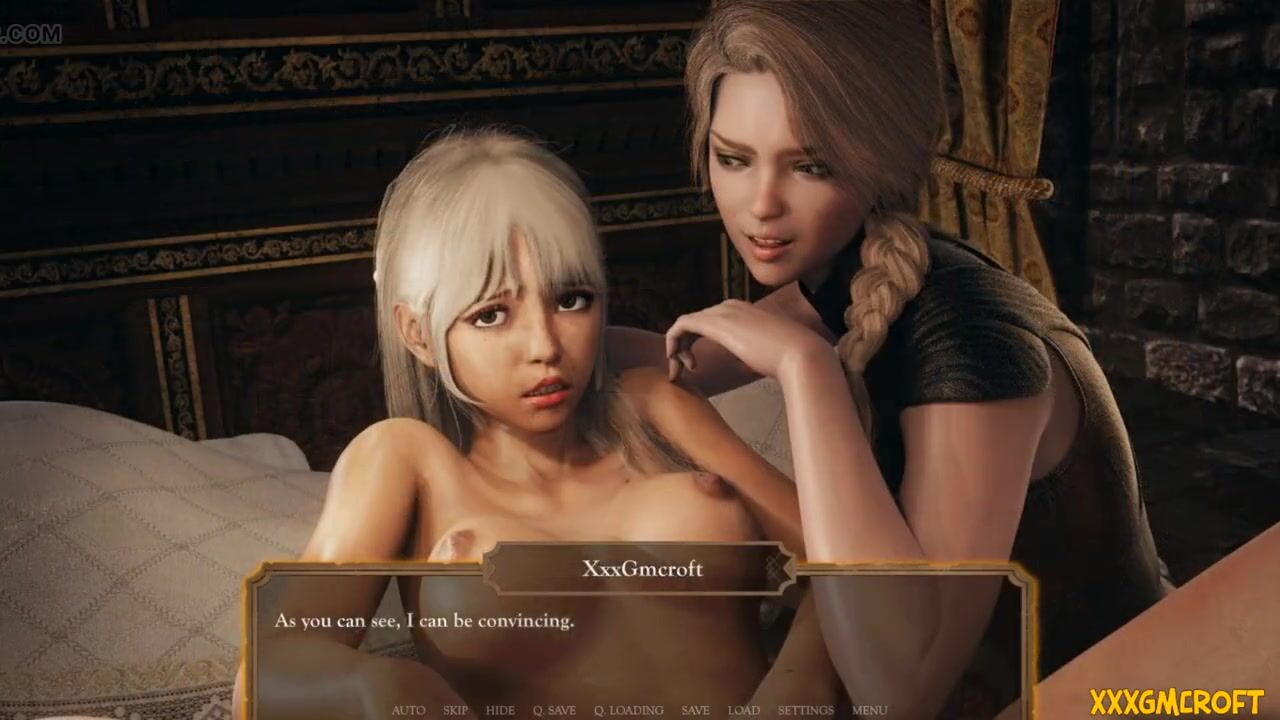The height and width of the screenshot is (720, 1280).
Task: Open the Save menu
Action: point(695,710)
